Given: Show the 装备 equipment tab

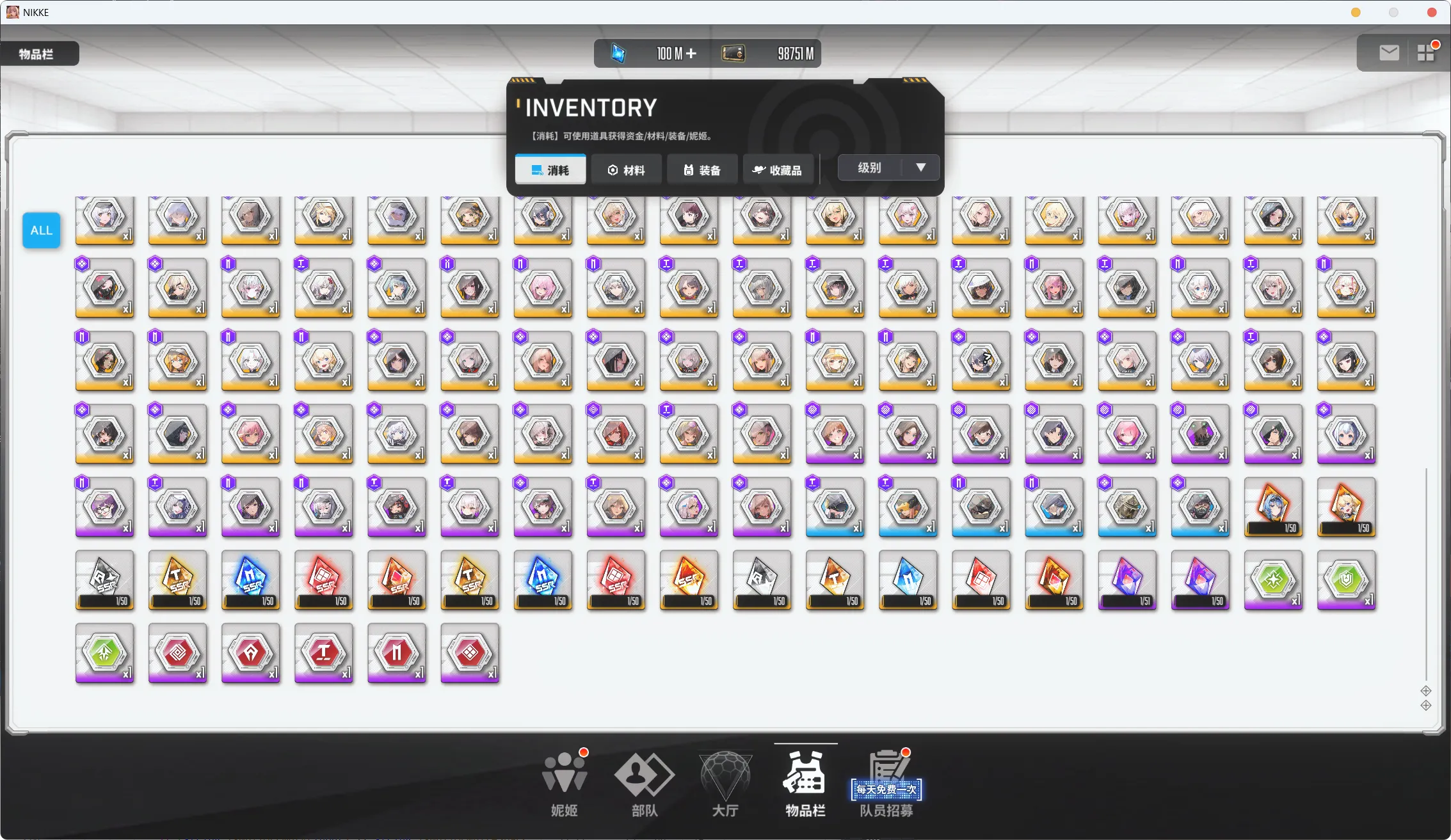Looking at the screenshot, I should point(701,170).
